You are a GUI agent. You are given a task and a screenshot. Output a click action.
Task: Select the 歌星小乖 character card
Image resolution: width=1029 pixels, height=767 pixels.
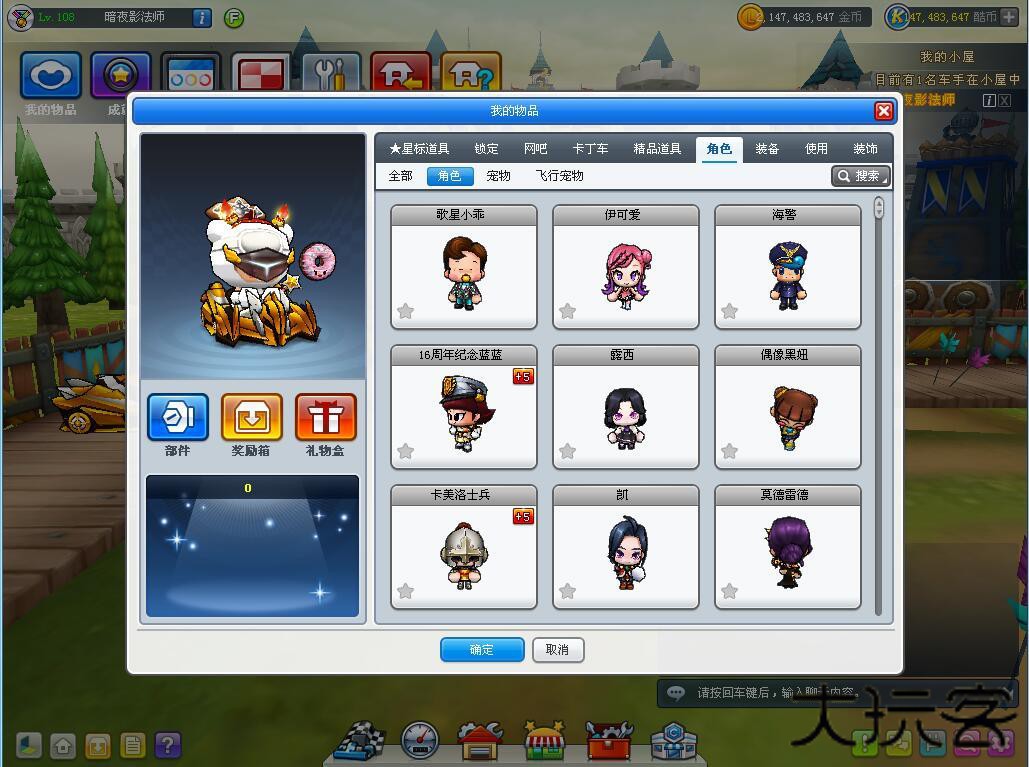point(464,268)
